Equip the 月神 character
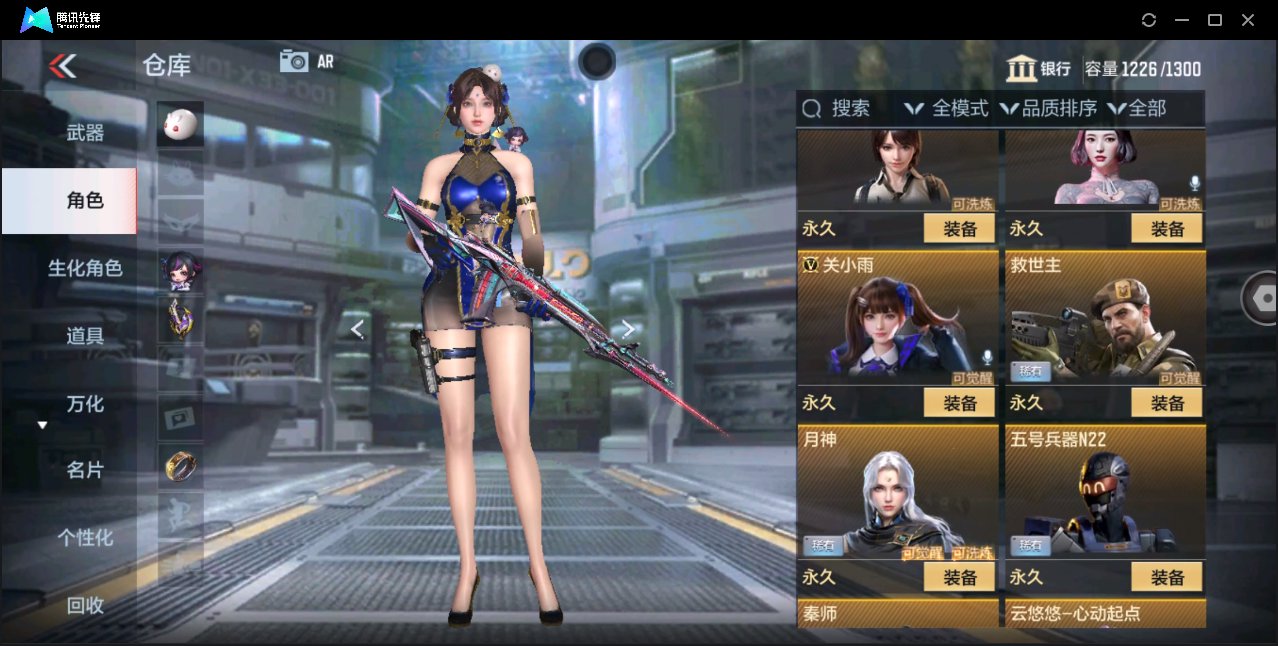The image size is (1278, 646). (959, 577)
